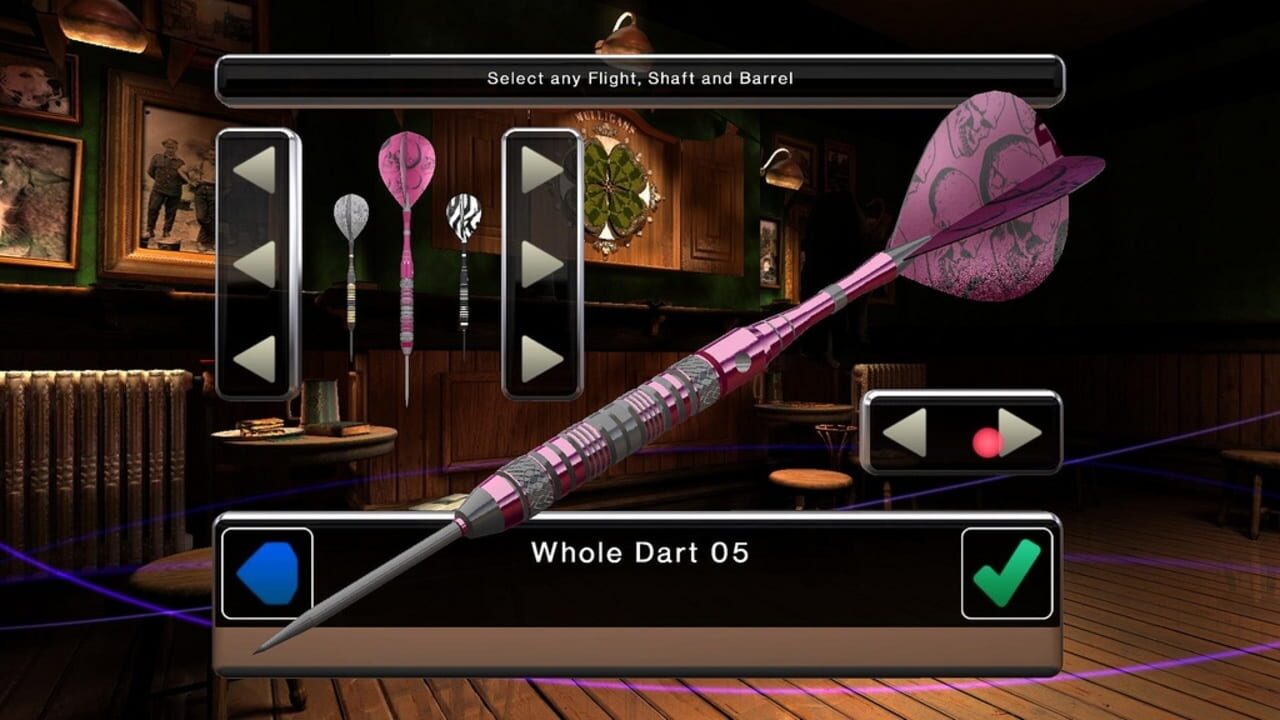Click the bottom right arrow to browse barrels forward
Screen dimensions: 1280x720
(x=541, y=355)
